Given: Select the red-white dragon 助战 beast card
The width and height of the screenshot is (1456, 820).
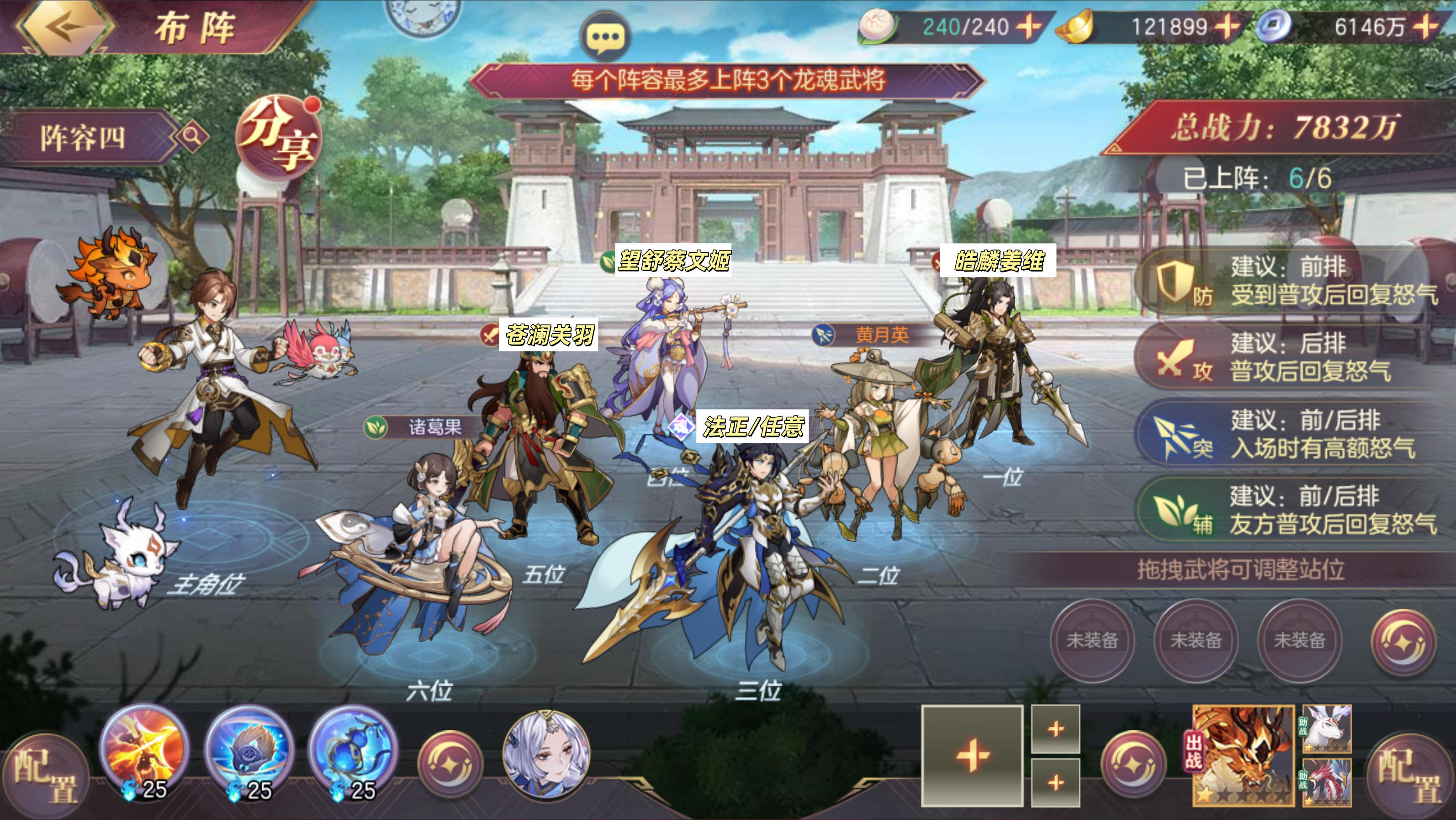Looking at the screenshot, I should (1327, 782).
